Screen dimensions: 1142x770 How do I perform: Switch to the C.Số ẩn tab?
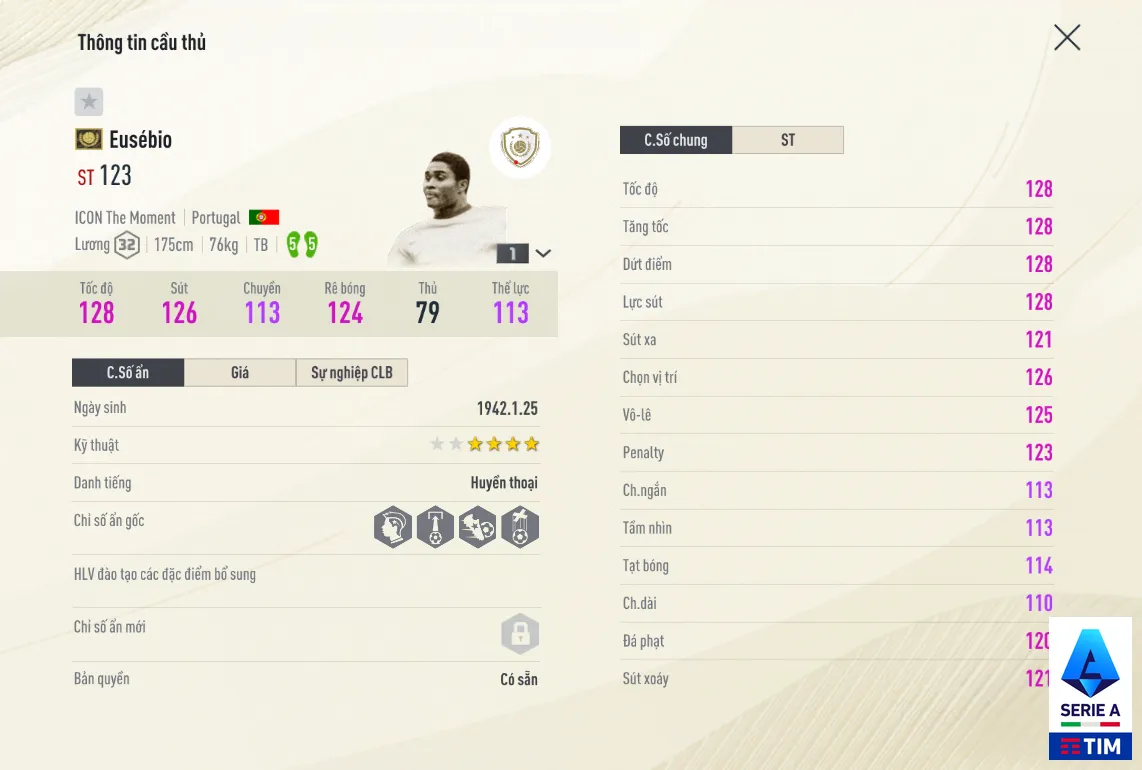[x=128, y=373]
